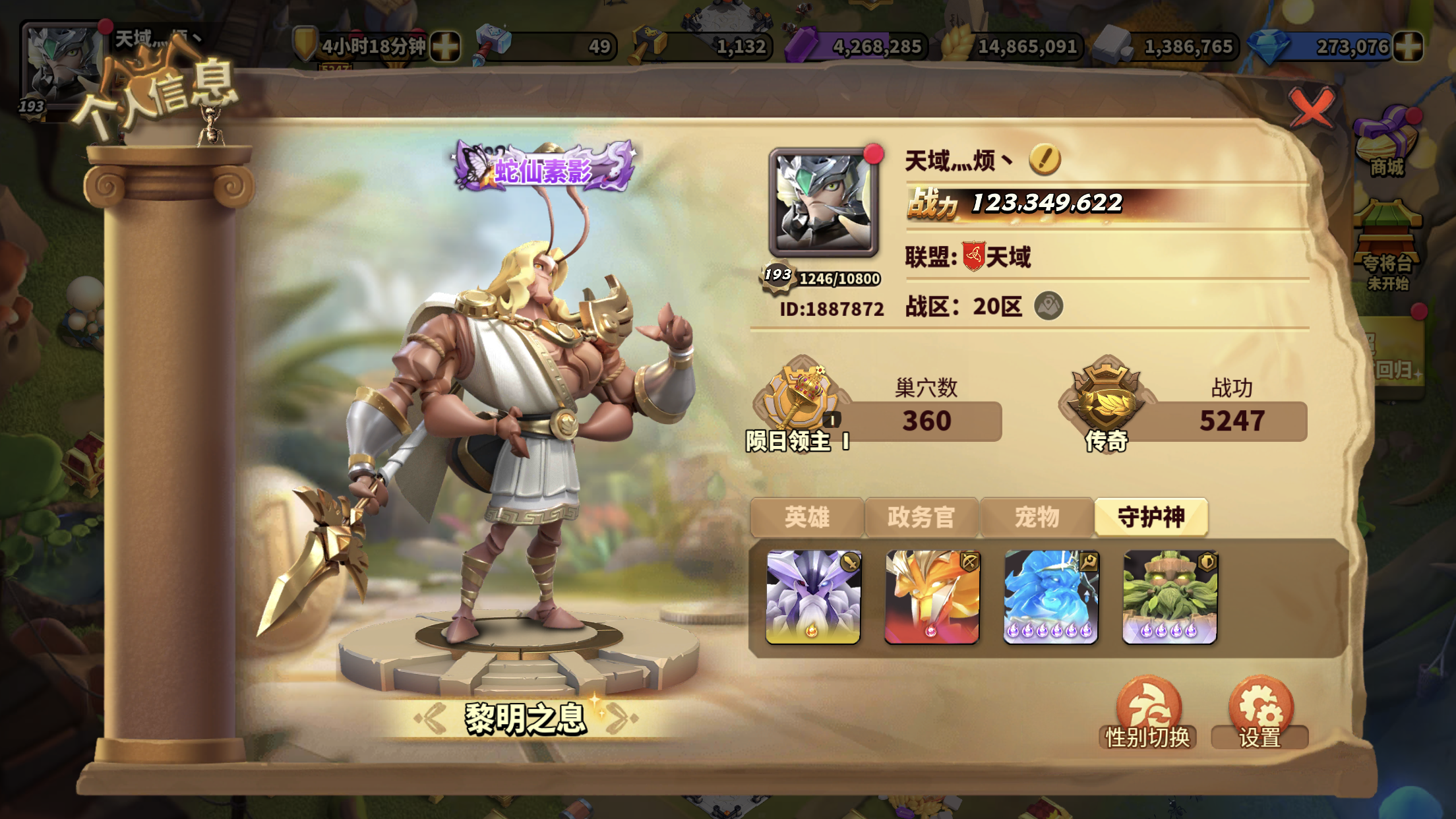1456x819 pixels.
Task: Click the profile avatar portrait
Action: [824, 202]
